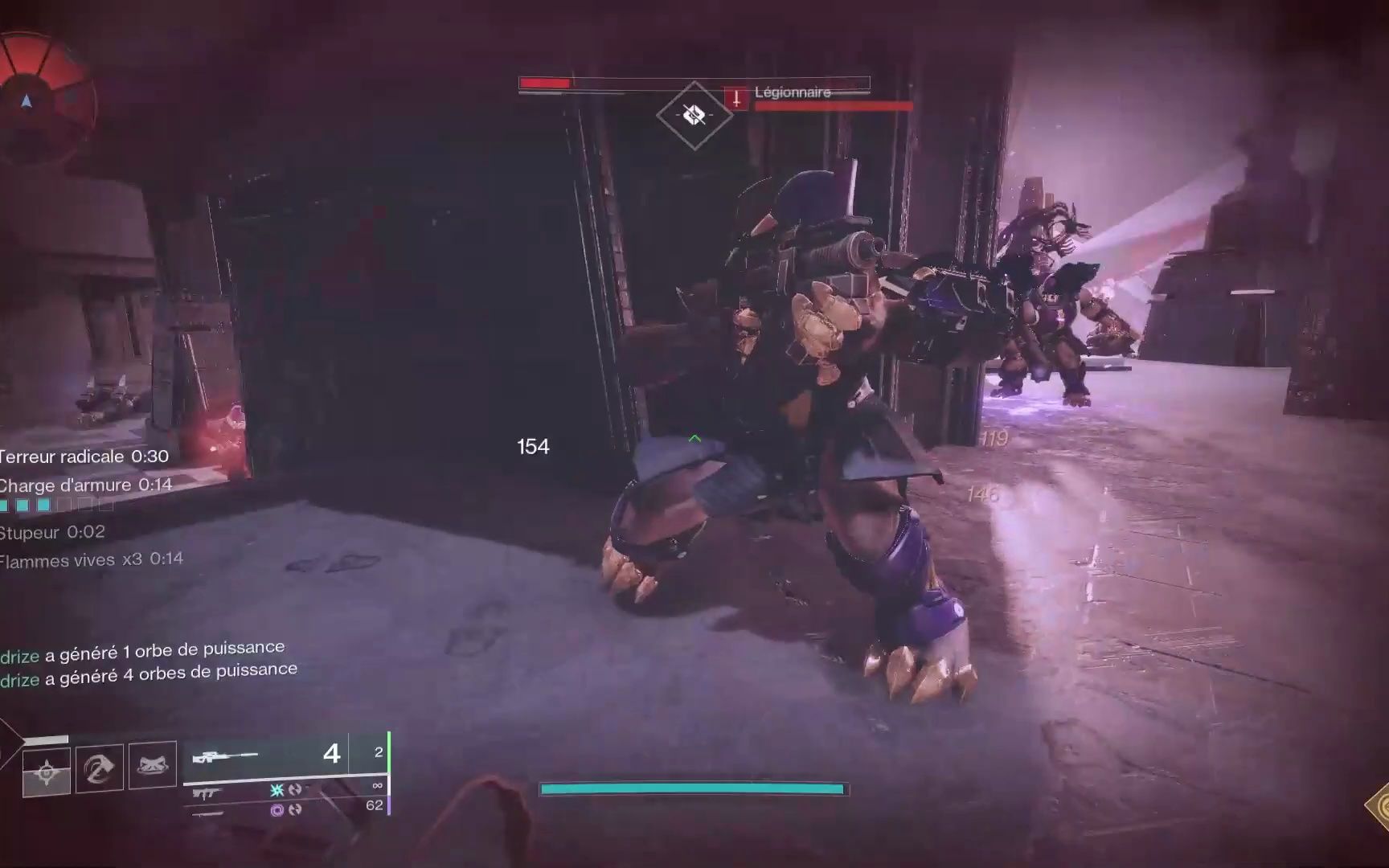
Task: Use the melee ability icon
Action: click(x=100, y=769)
